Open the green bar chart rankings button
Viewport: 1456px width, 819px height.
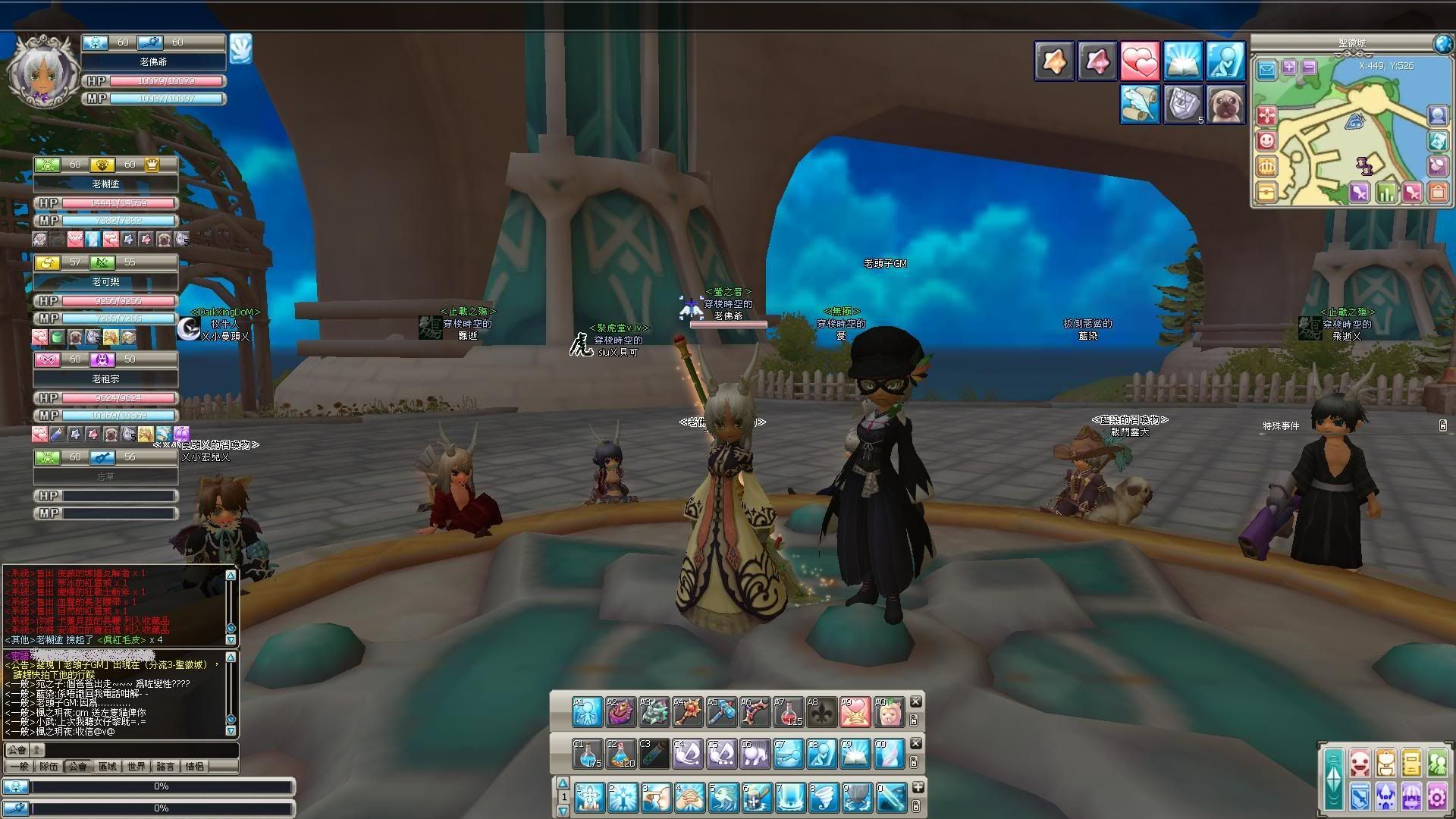pos(1385,193)
